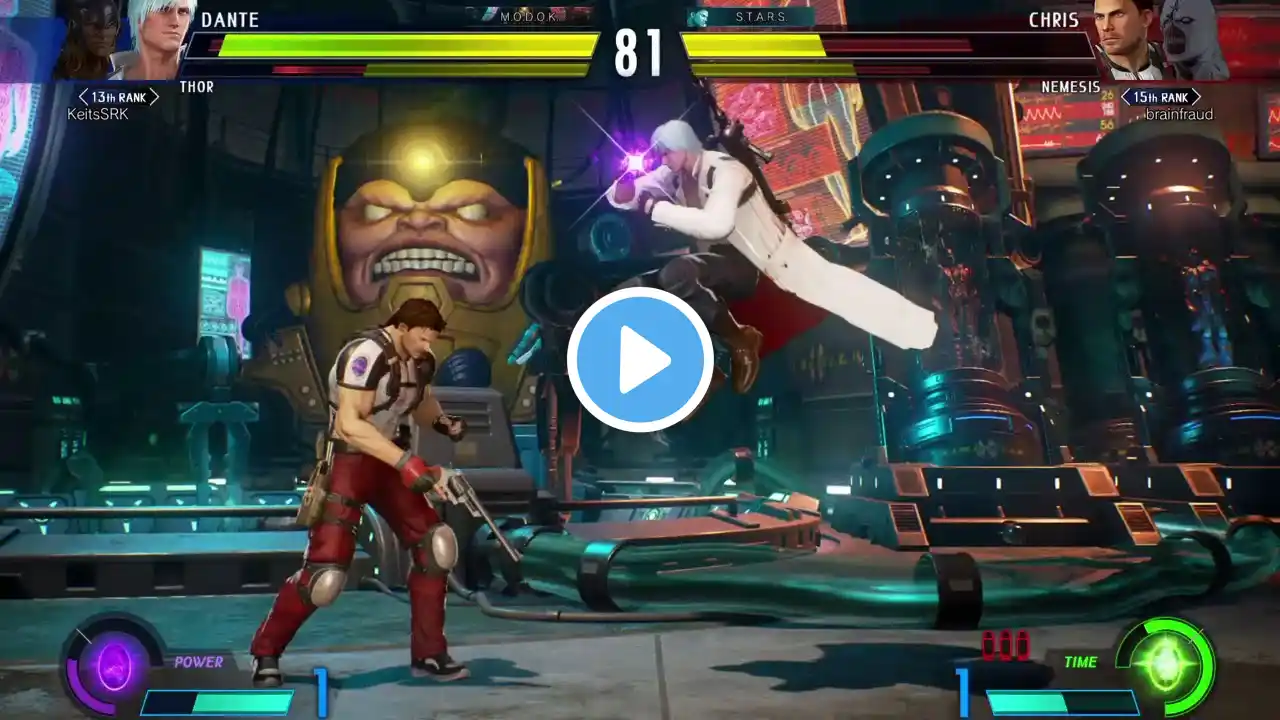Play the video

click(x=640, y=360)
